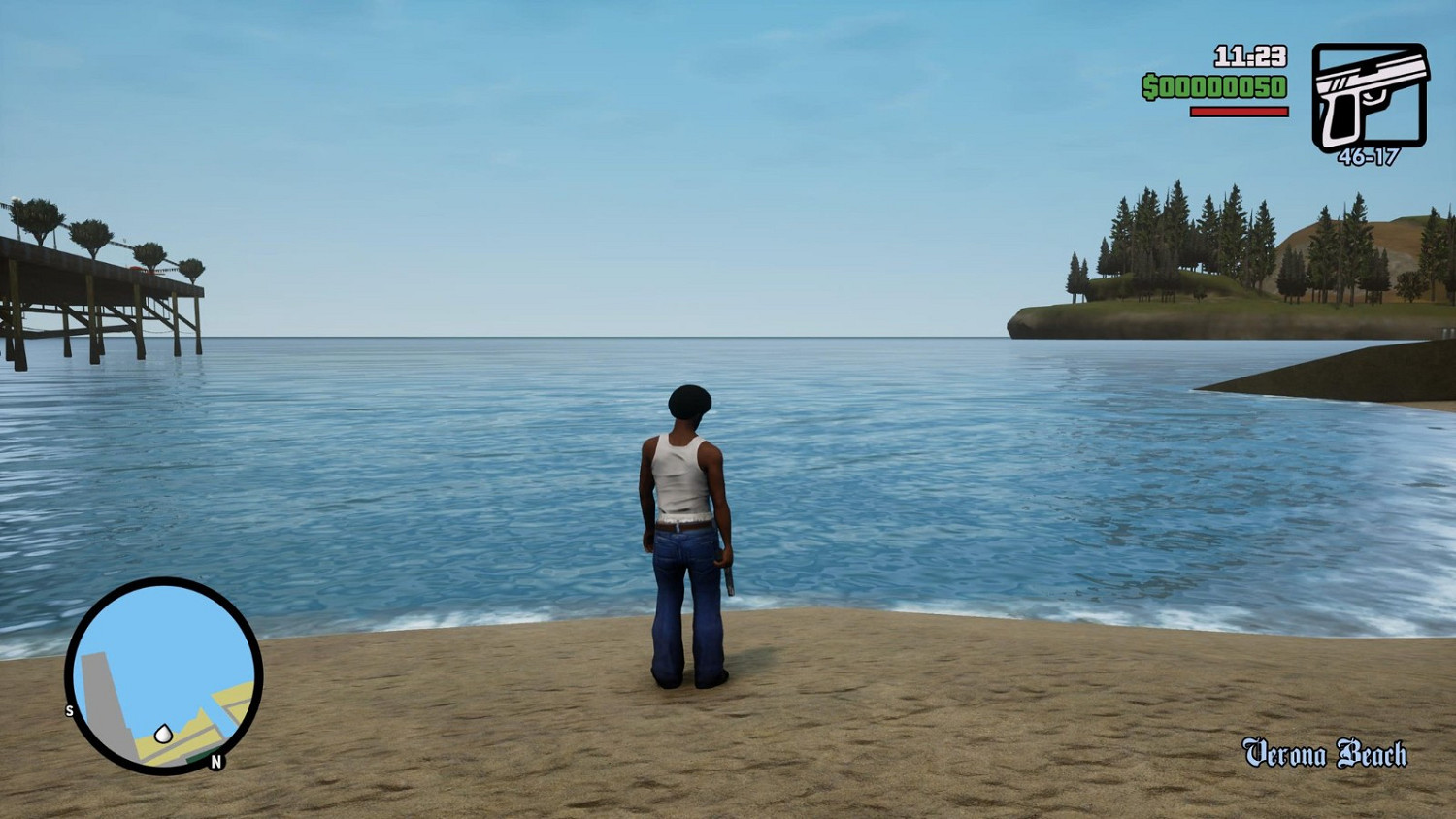1456x819 pixels.
Task: Click CJ's black beanie hat
Action: pos(691,401)
